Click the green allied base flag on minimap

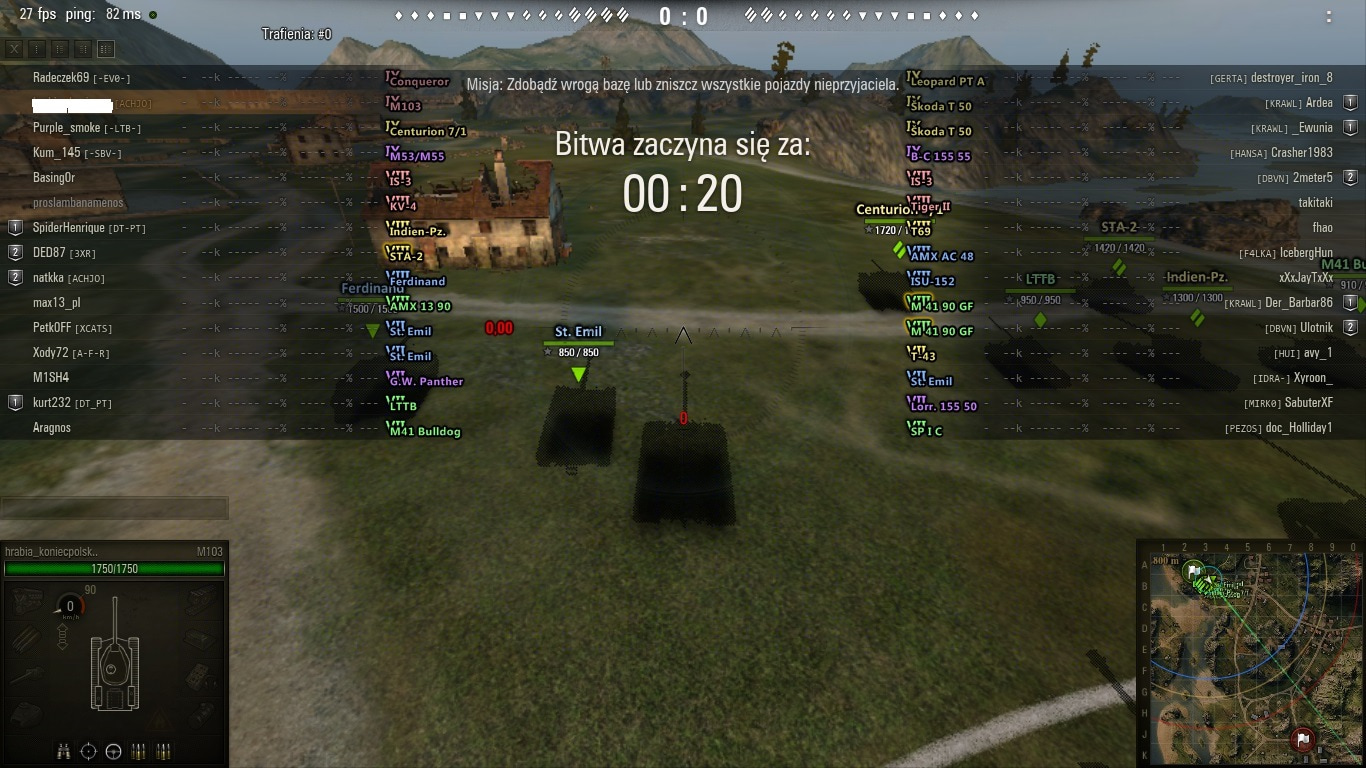coord(1193,572)
